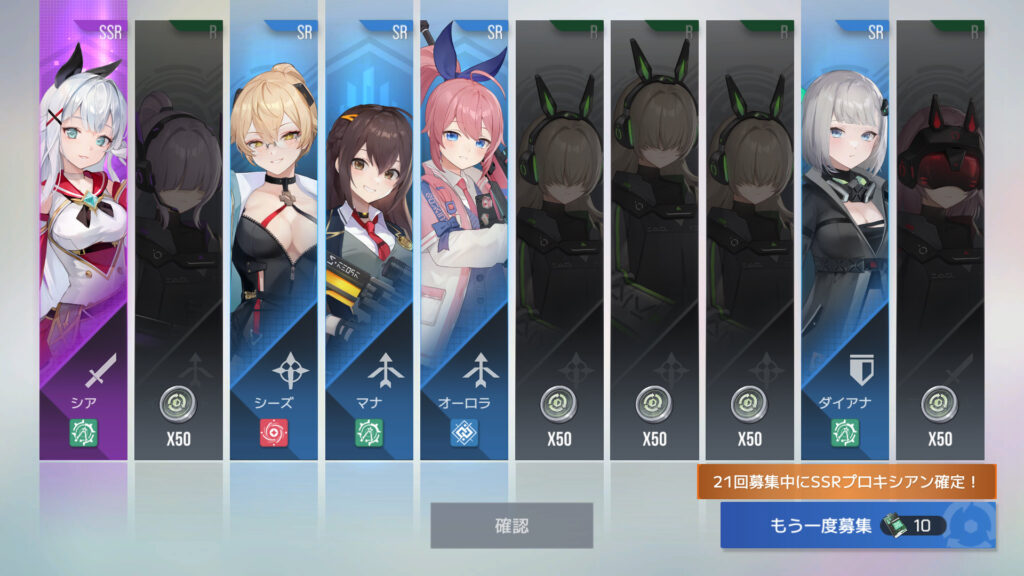Select the red-helmet R duplicate card

point(939,240)
